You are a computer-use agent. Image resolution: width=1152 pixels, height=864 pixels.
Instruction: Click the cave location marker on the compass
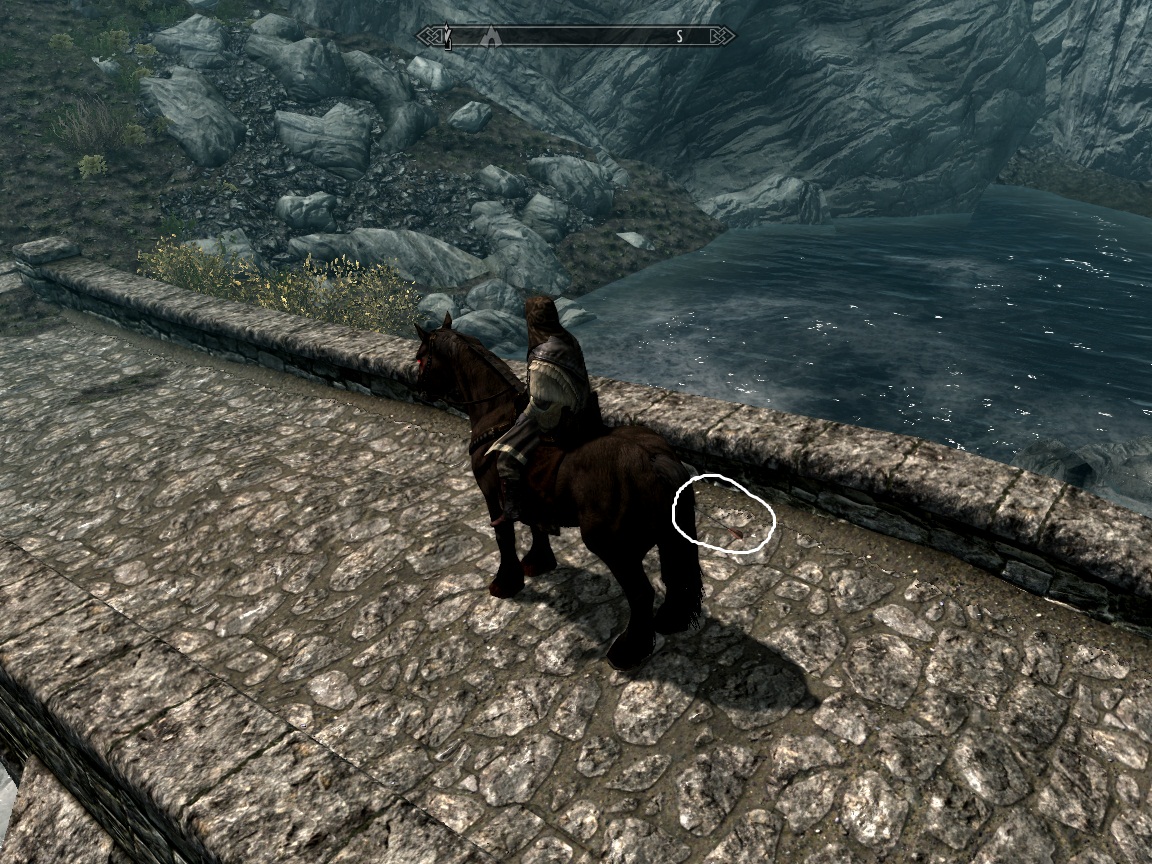click(x=490, y=37)
